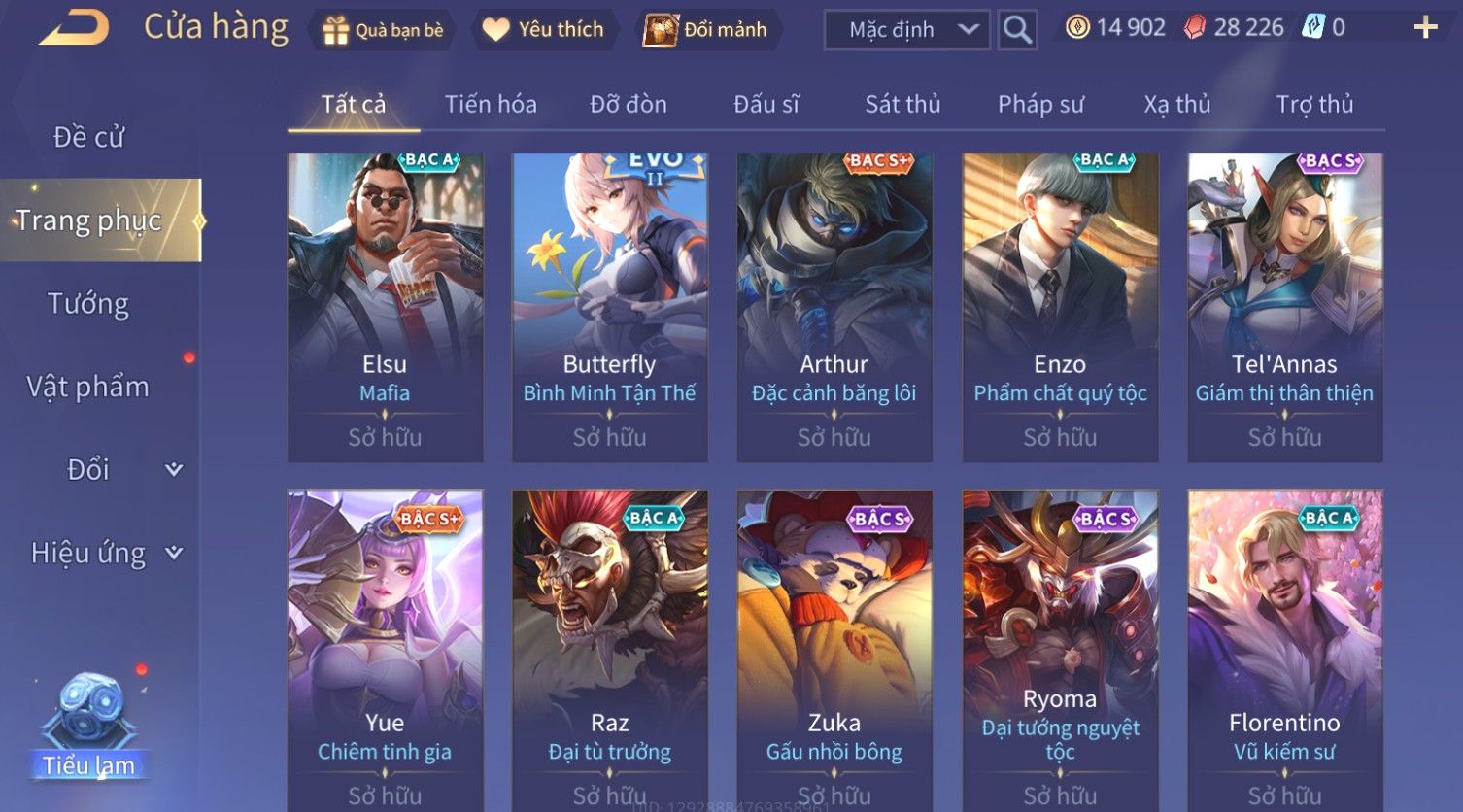Image resolution: width=1463 pixels, height=812 pixels.
Task: Switch to the Tiến hóa tab
Action: (491, 104)
